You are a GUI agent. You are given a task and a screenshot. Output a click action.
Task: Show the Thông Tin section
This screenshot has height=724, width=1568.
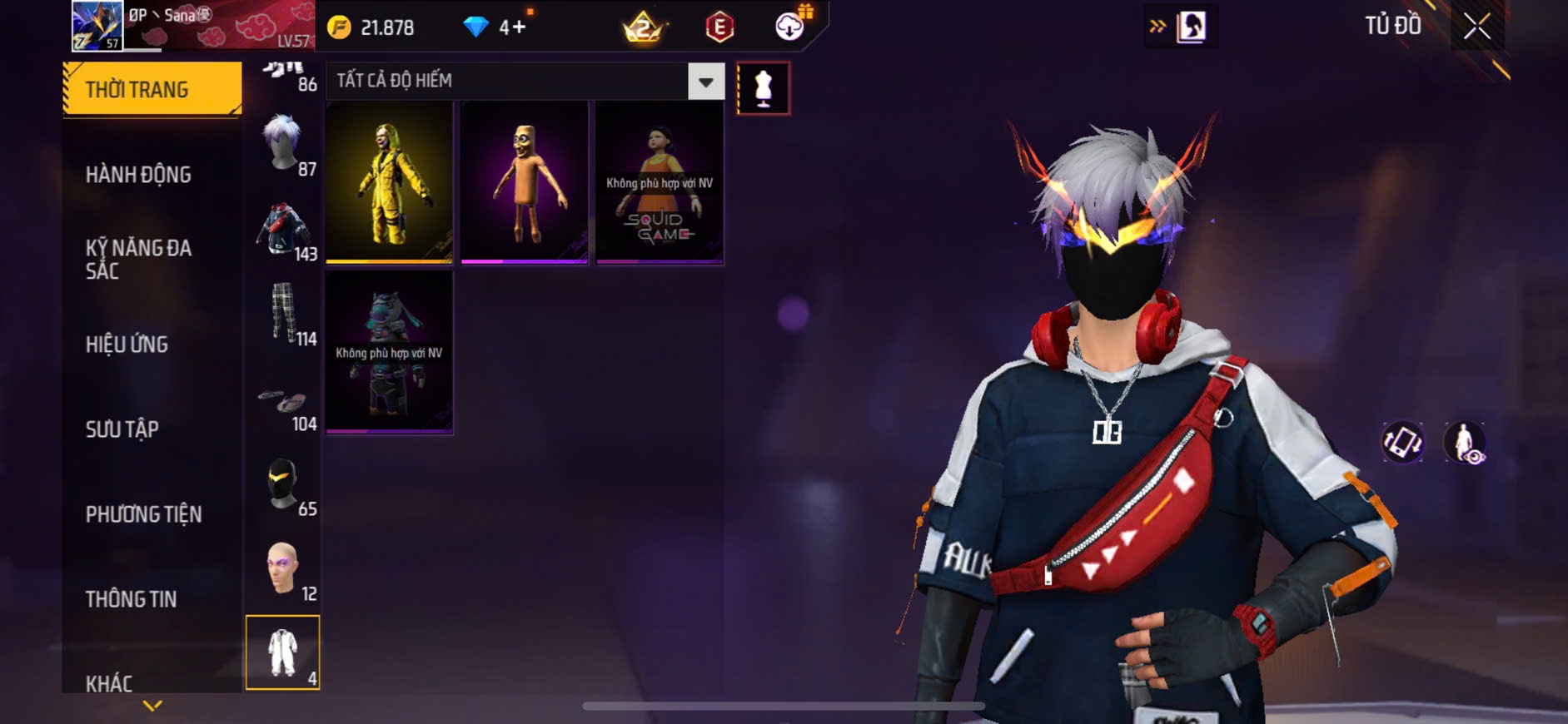[x=131, y=599]
